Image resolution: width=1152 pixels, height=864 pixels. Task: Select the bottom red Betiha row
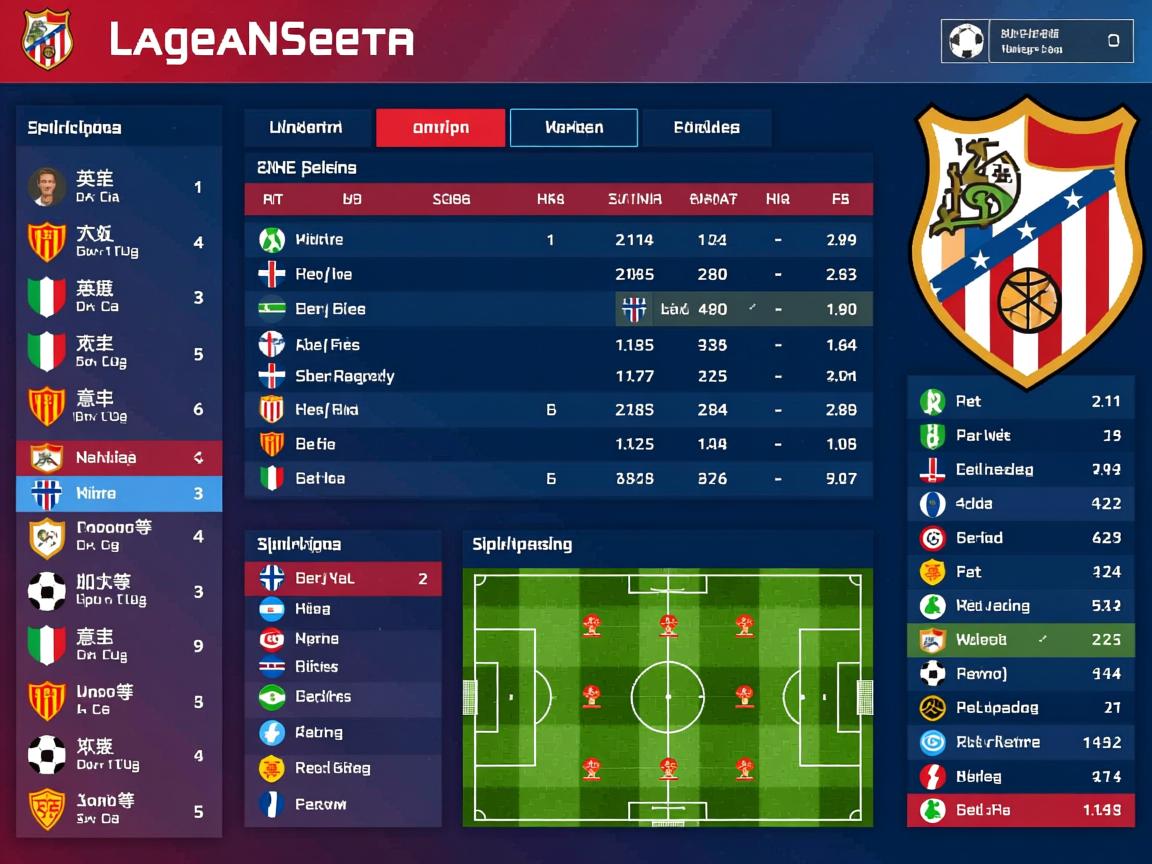(1020, 810)
